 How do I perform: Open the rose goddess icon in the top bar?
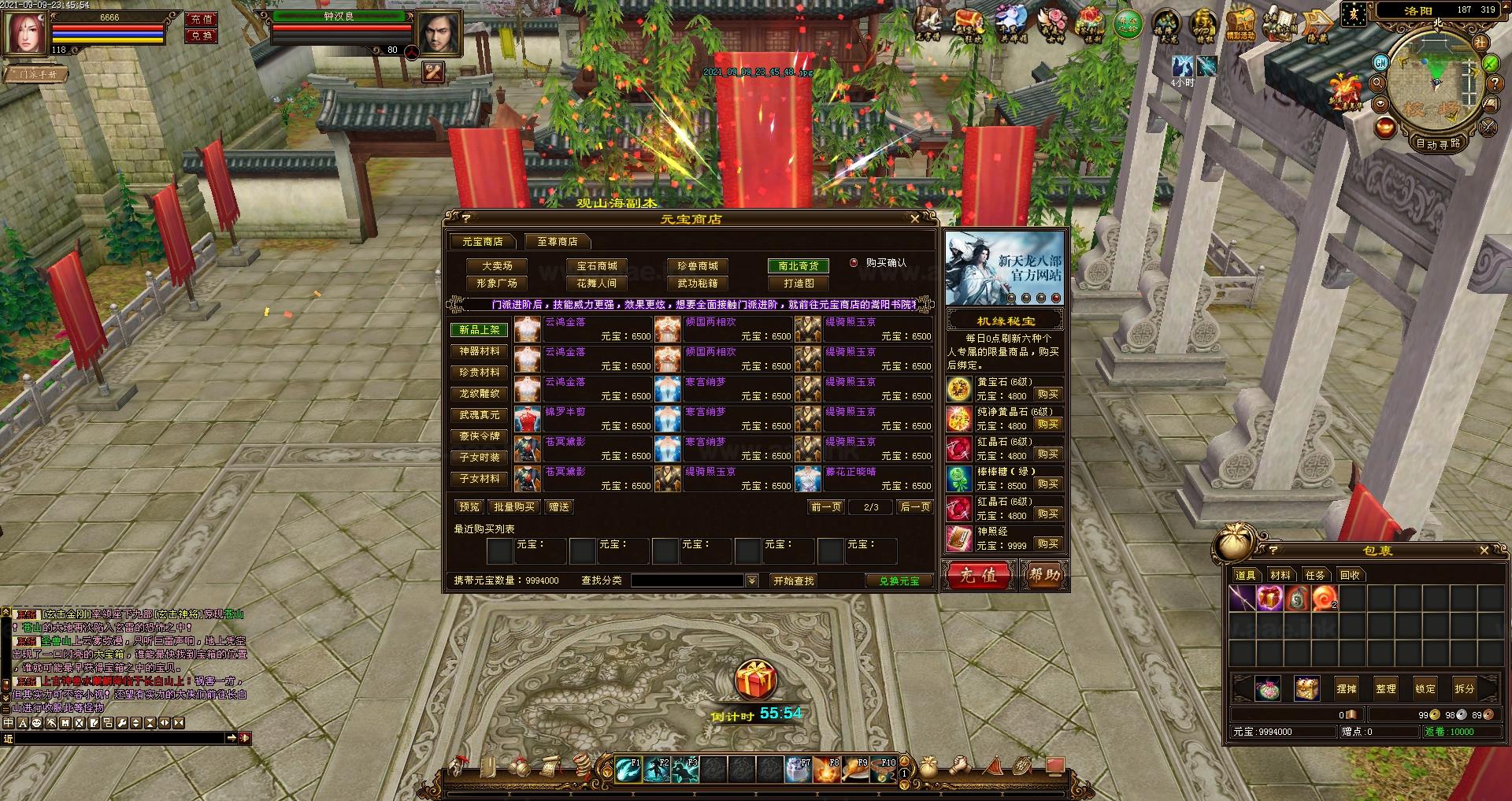pos(1053,22)
